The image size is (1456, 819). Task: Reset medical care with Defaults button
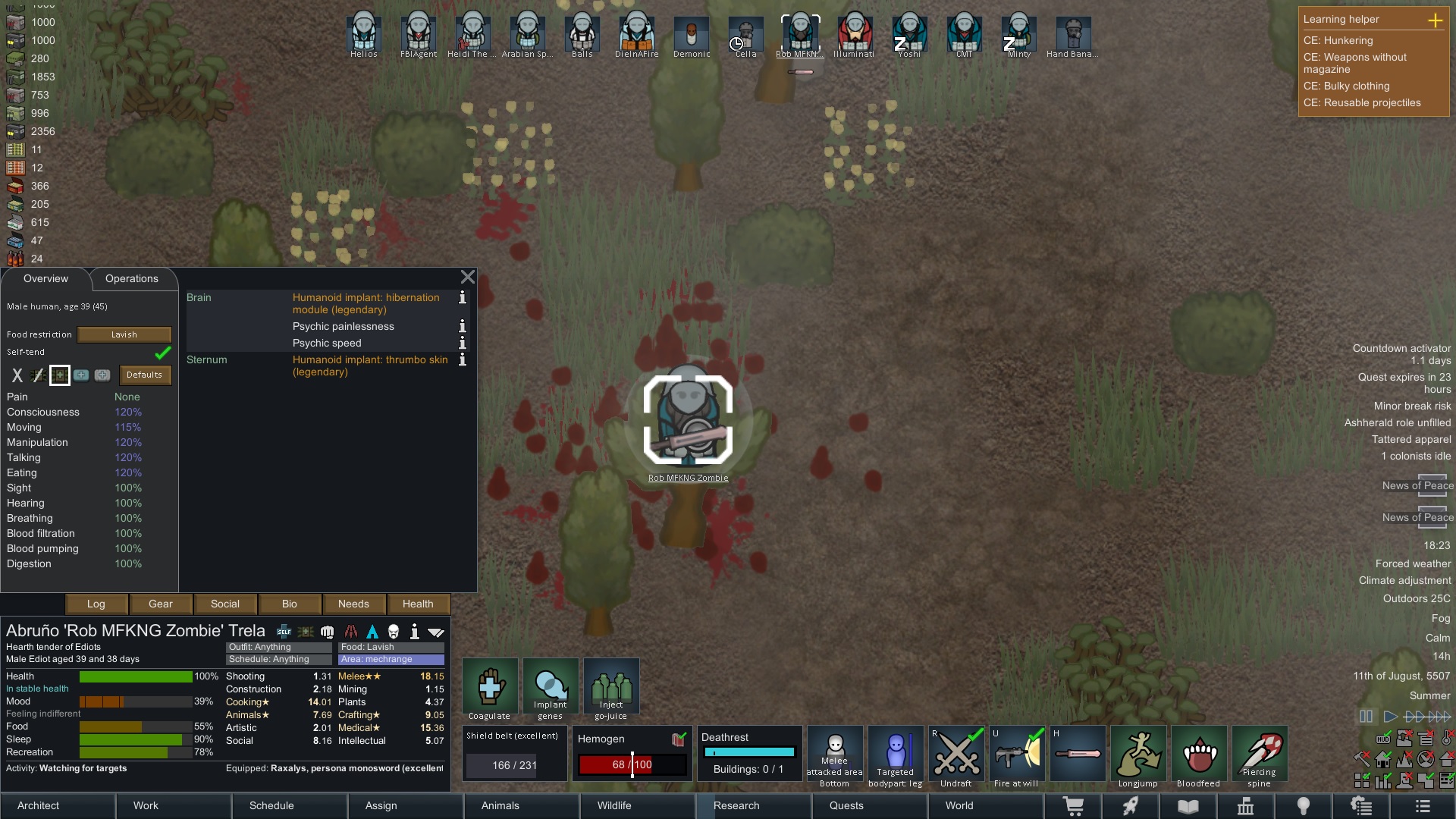[x=144, y=375]
